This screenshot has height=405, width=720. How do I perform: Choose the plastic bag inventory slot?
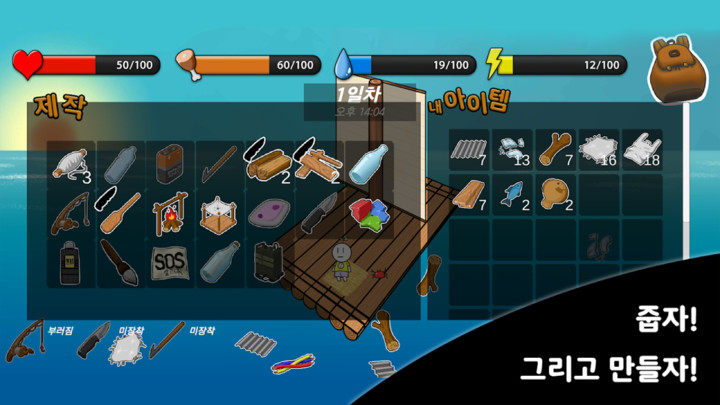point(640,149)
